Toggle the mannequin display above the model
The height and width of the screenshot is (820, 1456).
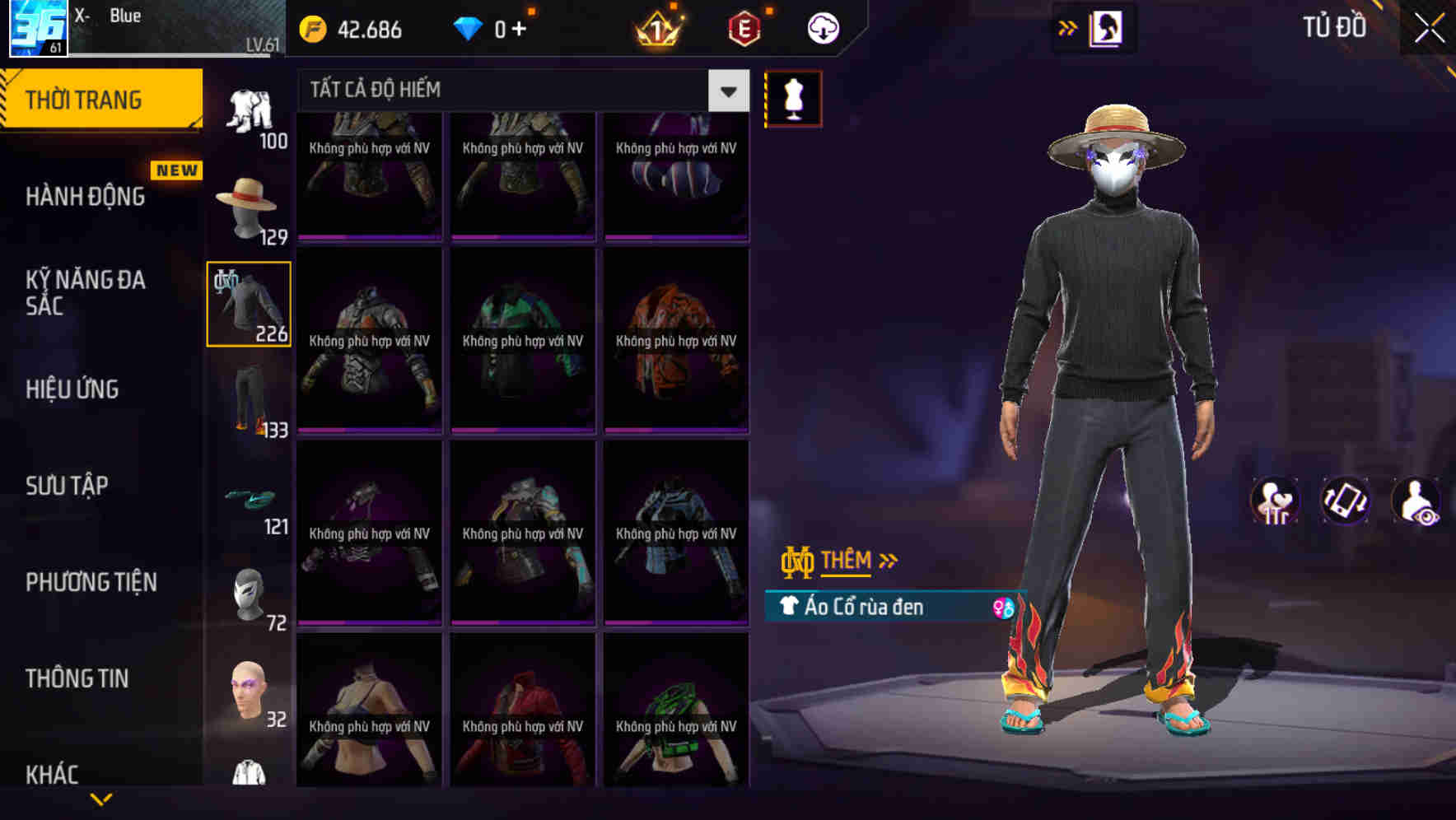(793, 97)
